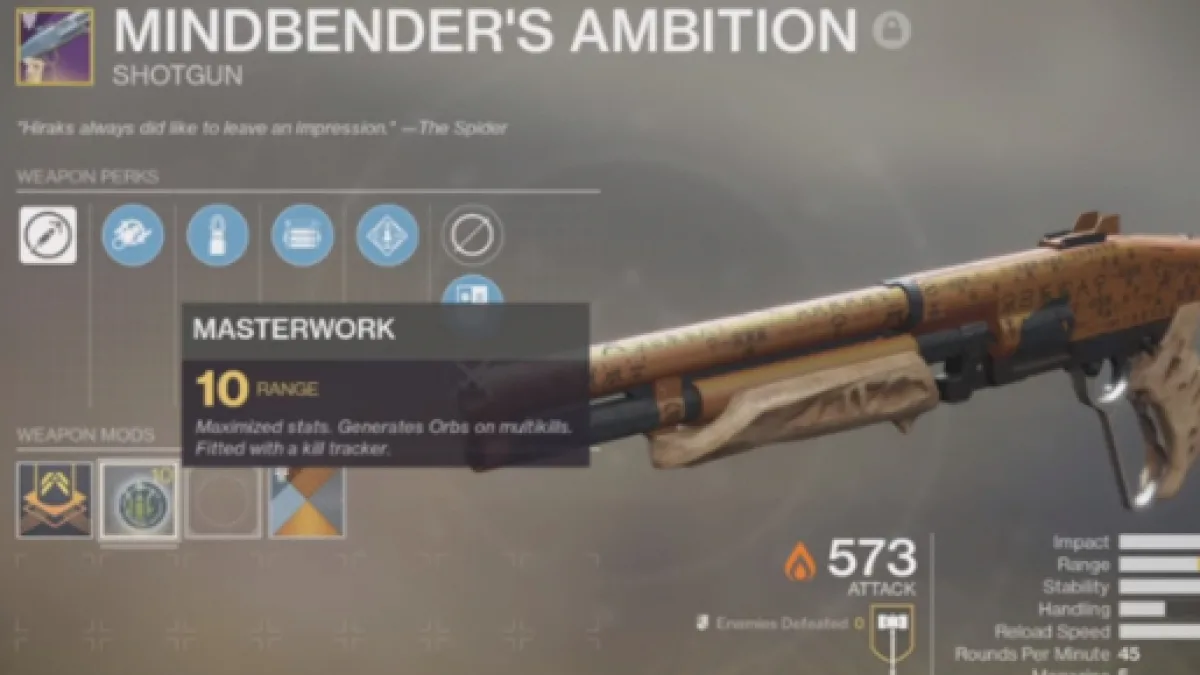Click the Mindbender's Ambition weapon thumbnail

click(55, 46)
